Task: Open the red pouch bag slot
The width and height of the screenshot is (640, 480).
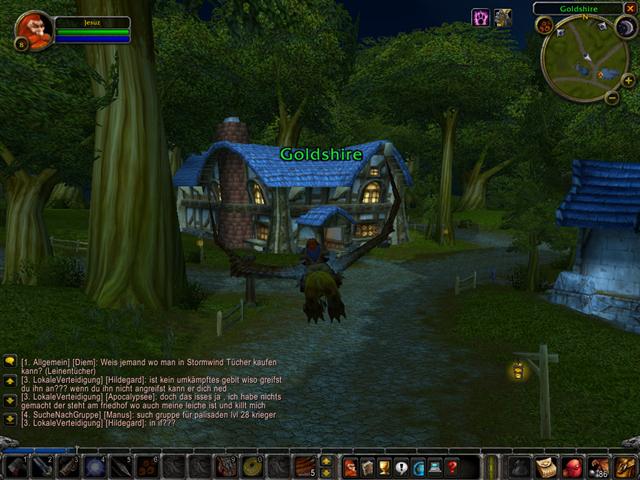Action: pos(573,467)
